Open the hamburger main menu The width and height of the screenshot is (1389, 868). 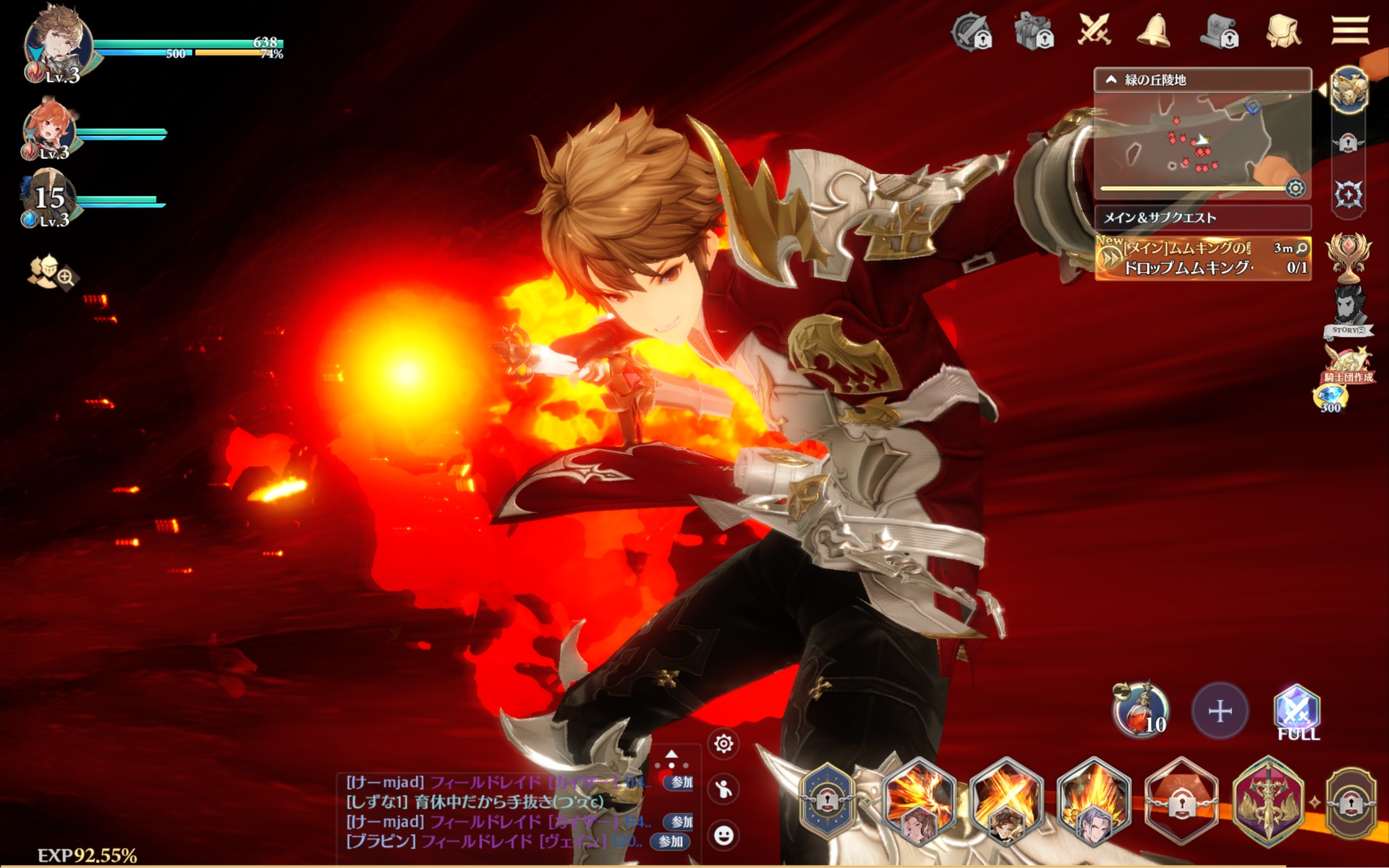click(x=1350, y=30)
